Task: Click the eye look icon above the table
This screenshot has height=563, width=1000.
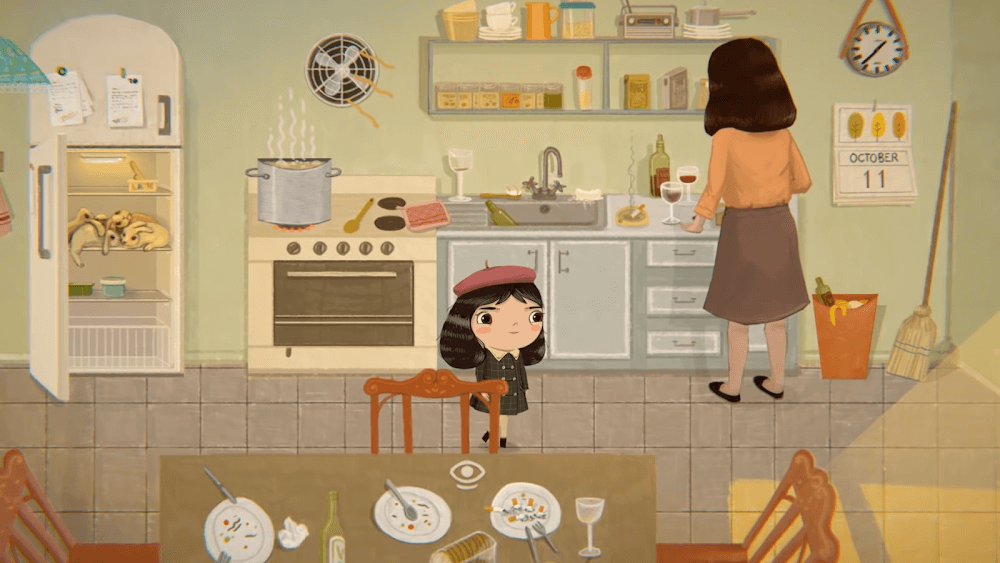Action: (x=467, y=473)
